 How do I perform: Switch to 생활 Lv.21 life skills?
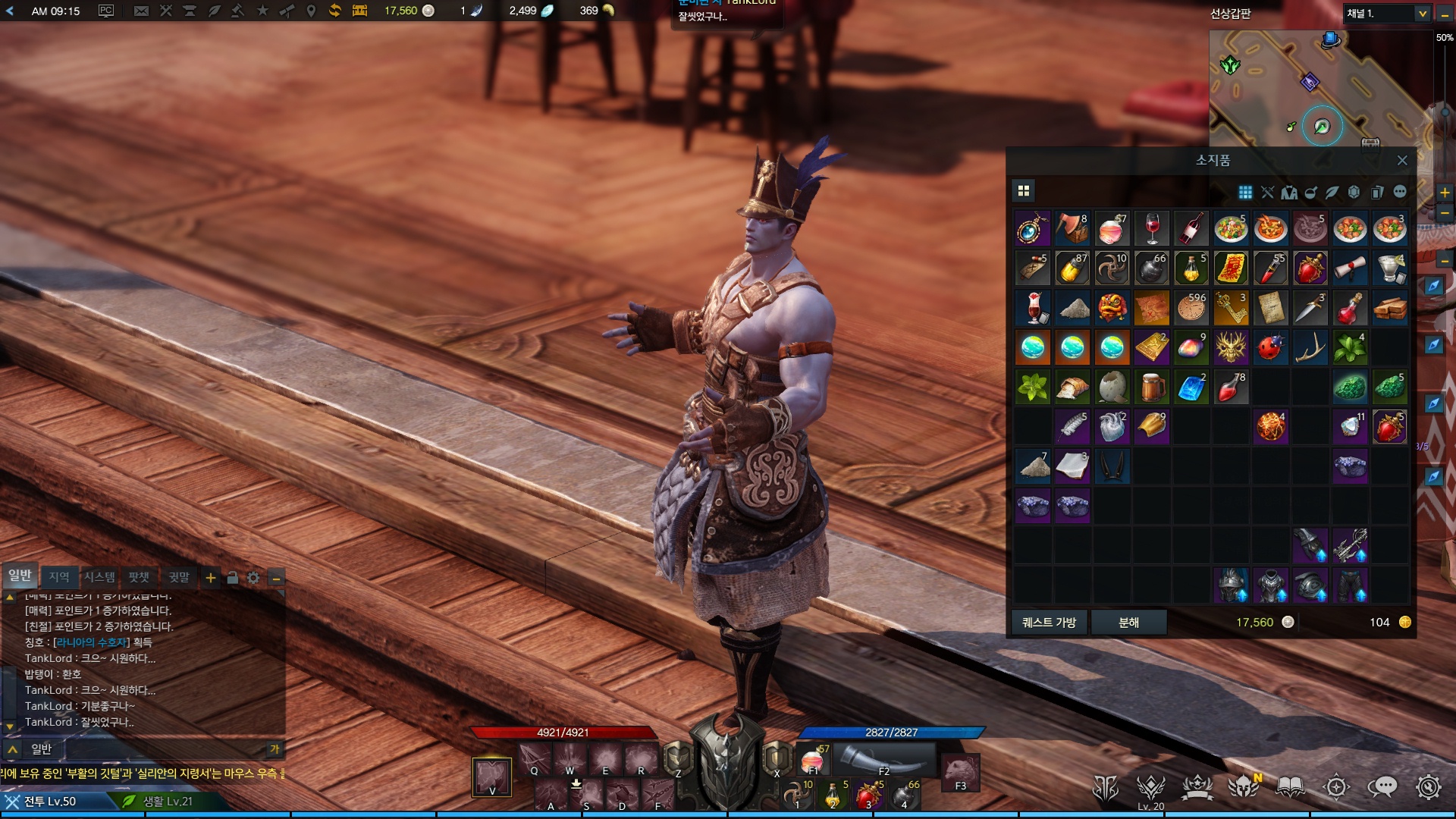tap(167, 802)
